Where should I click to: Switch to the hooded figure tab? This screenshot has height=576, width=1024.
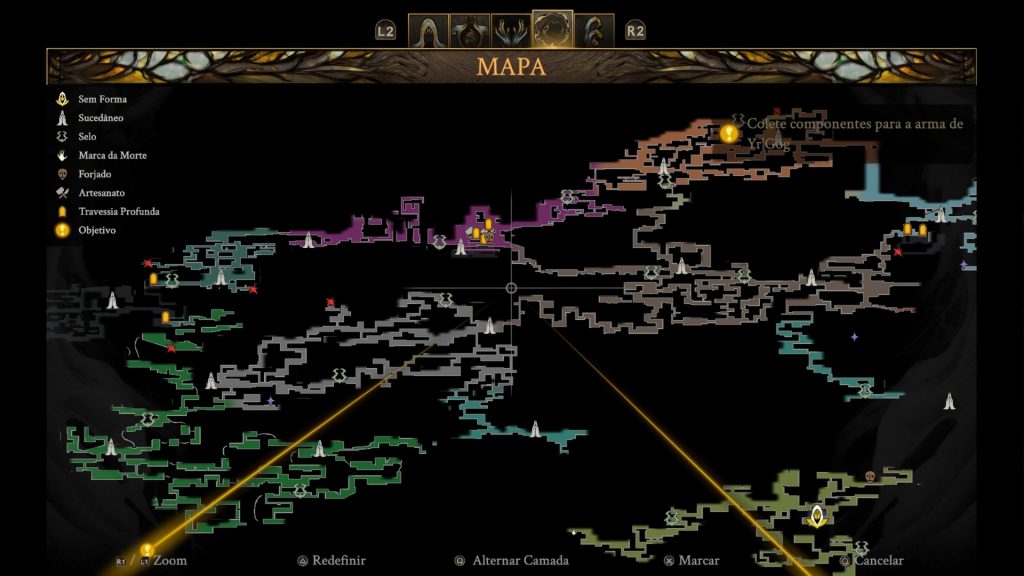tap(427, 30)
